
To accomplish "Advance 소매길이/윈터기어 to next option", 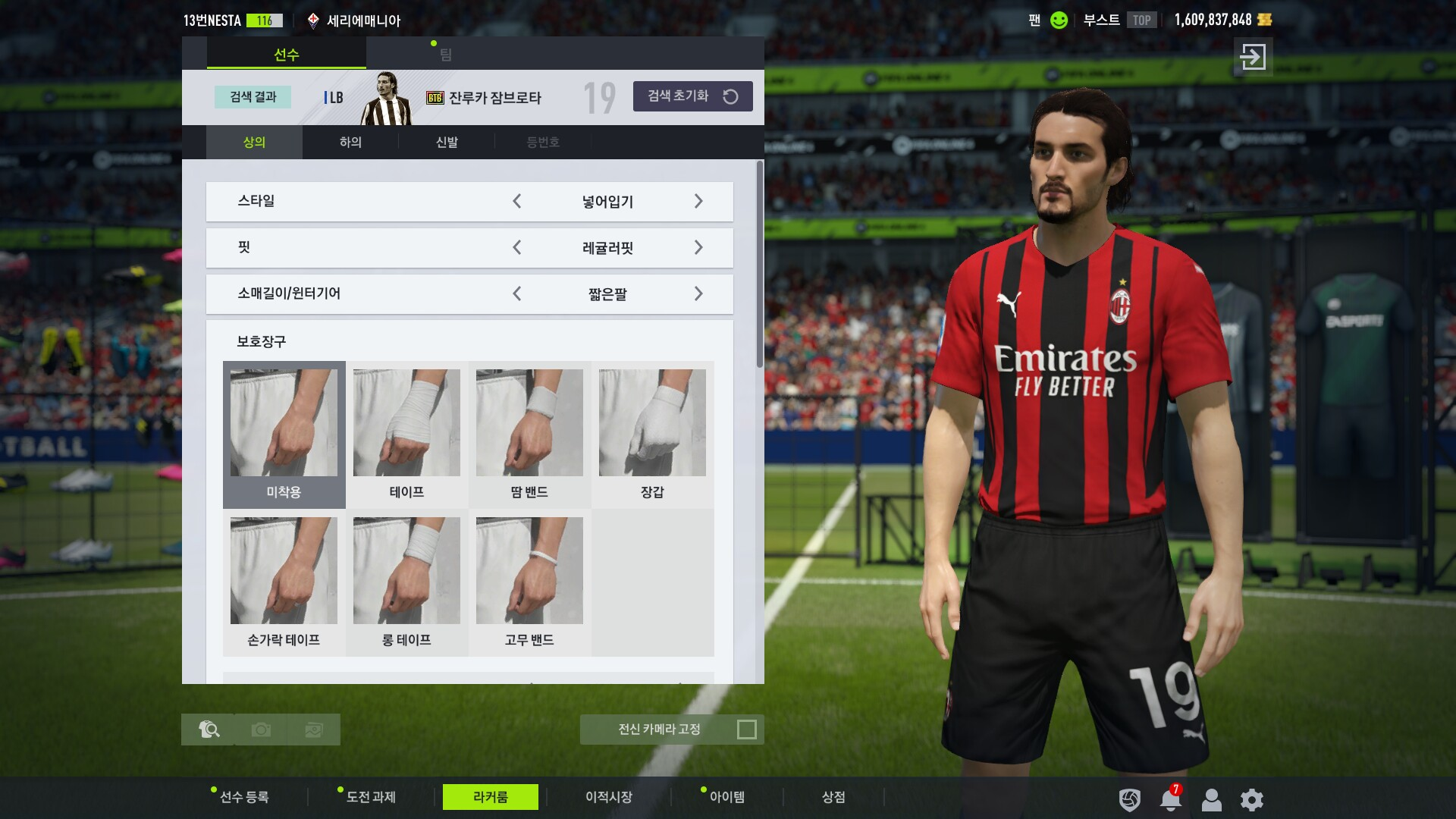I will (698, 293).
